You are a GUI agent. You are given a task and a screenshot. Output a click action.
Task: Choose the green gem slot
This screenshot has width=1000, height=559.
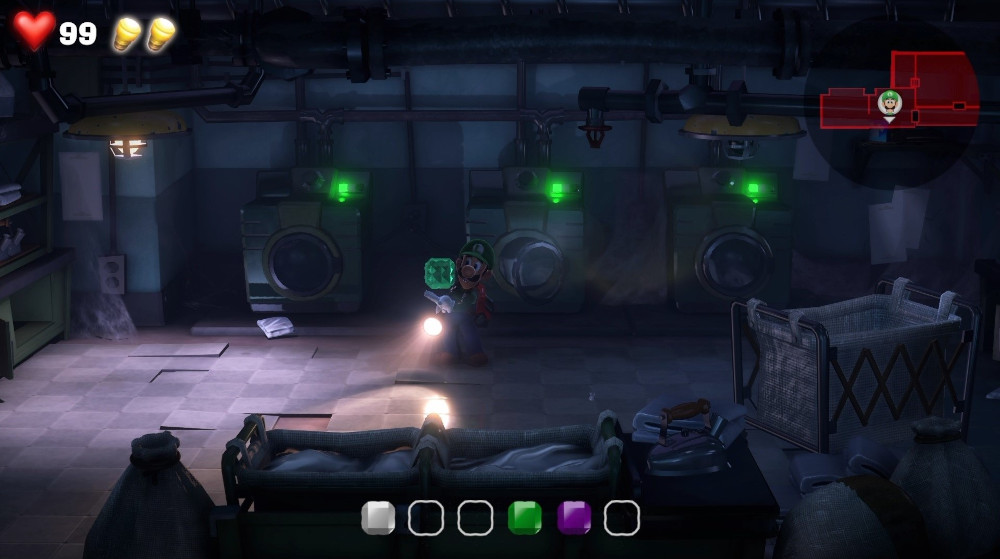point(524,517)
